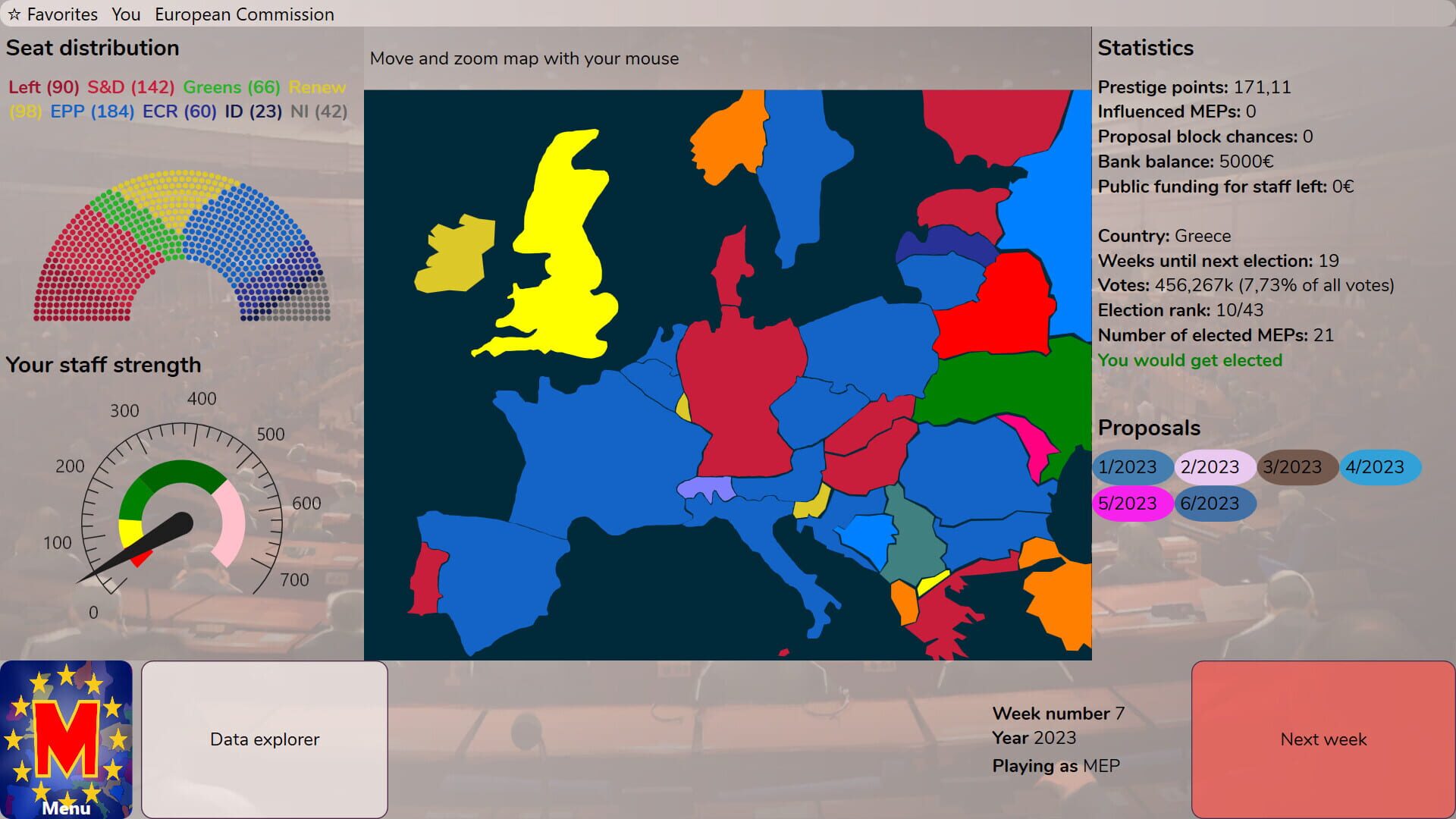
Task: Open the Data explorer
Action: tap(265, 739)
